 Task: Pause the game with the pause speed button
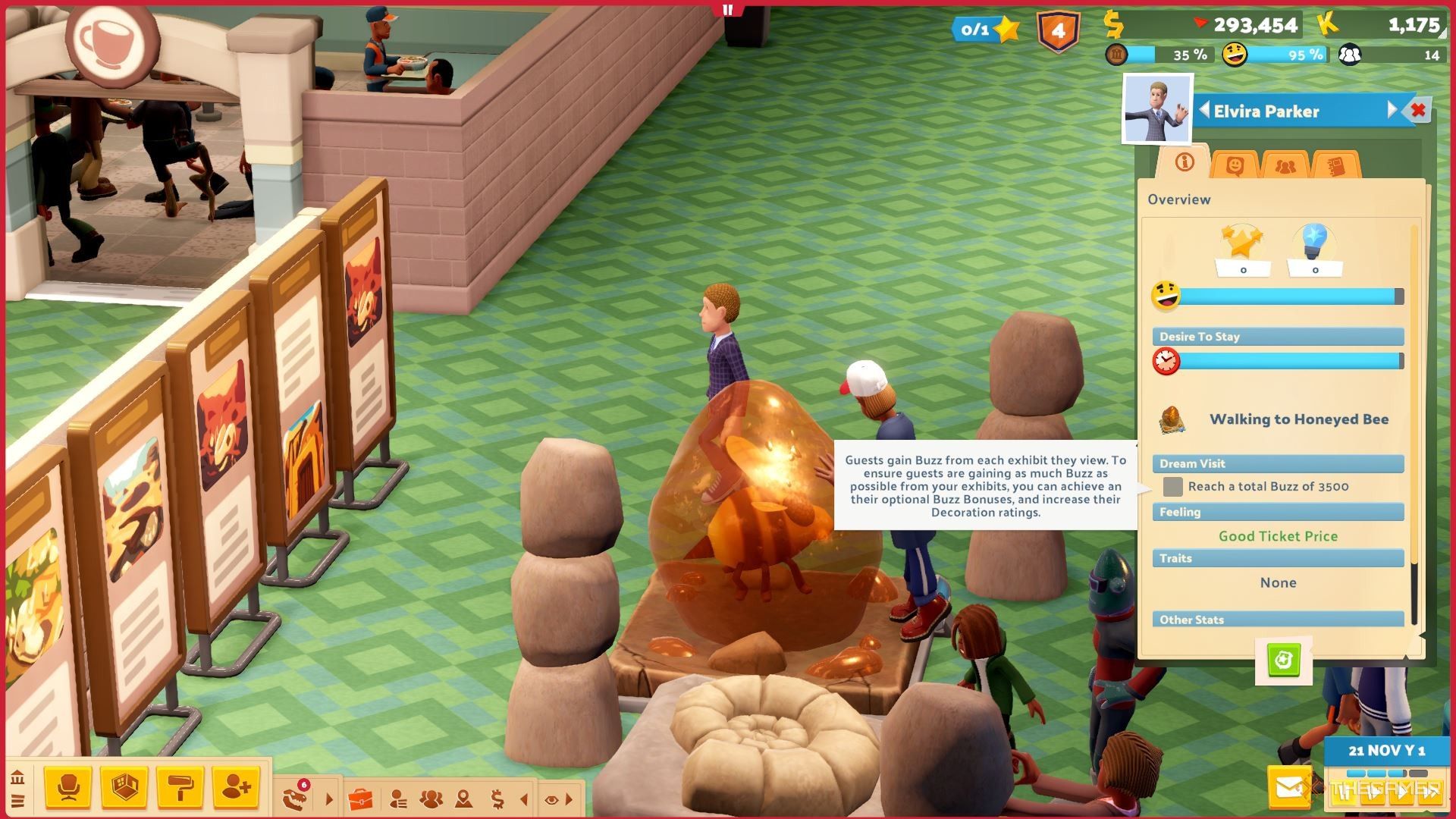[1345, 792]
